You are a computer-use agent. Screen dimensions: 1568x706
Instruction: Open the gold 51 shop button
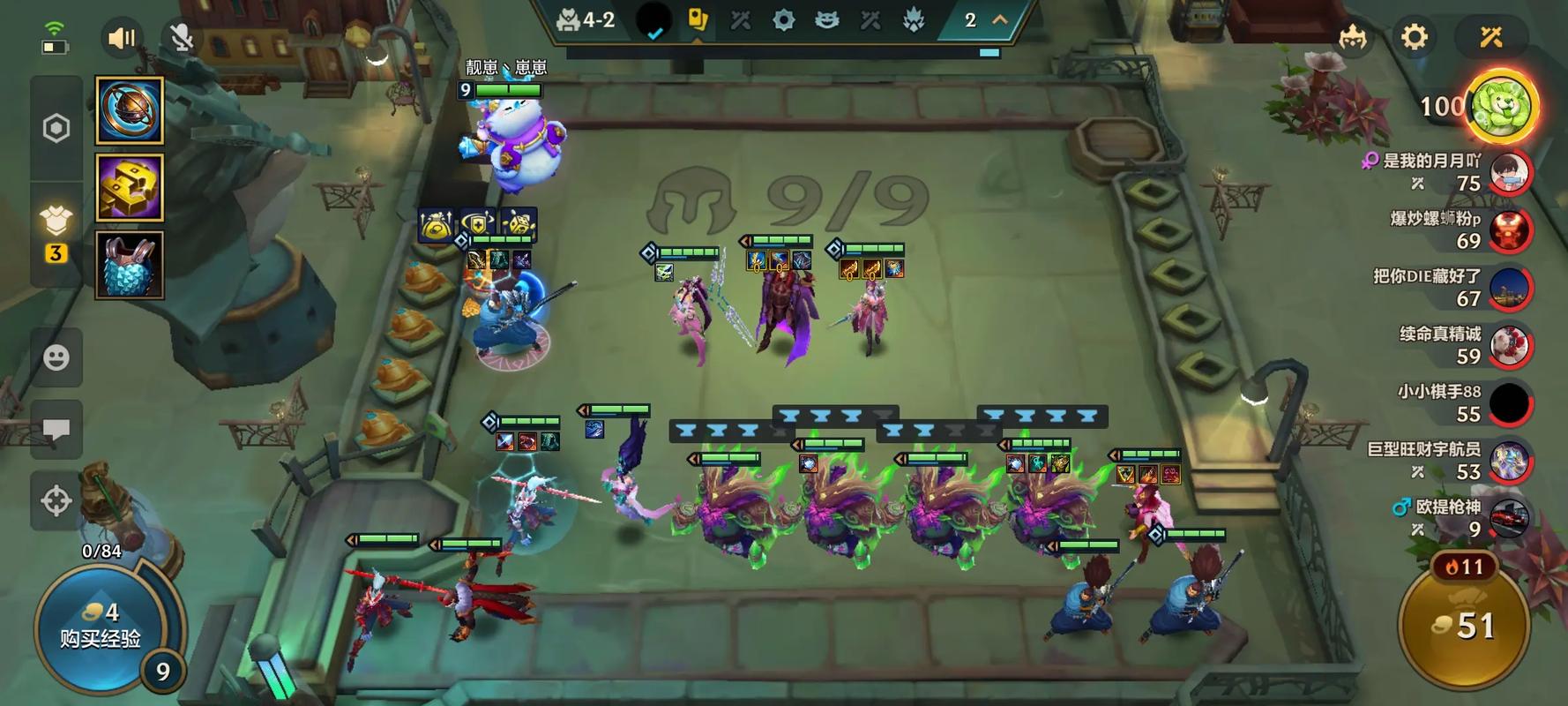pos(1464,627)
